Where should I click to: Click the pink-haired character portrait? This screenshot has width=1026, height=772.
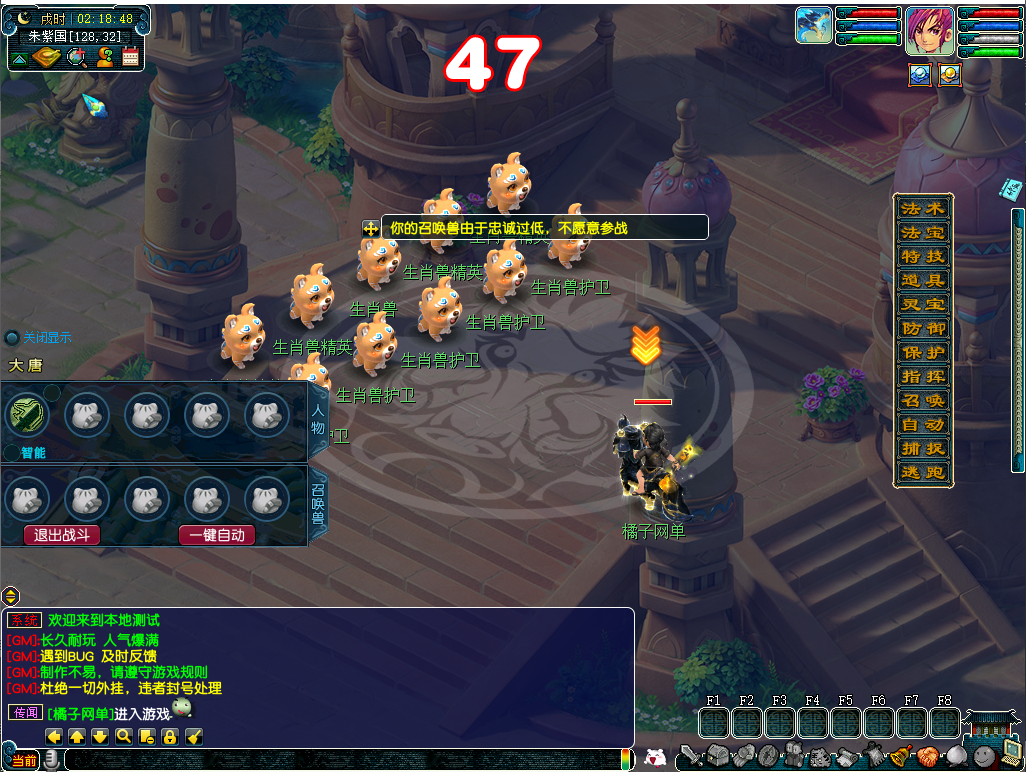[929, 31]
